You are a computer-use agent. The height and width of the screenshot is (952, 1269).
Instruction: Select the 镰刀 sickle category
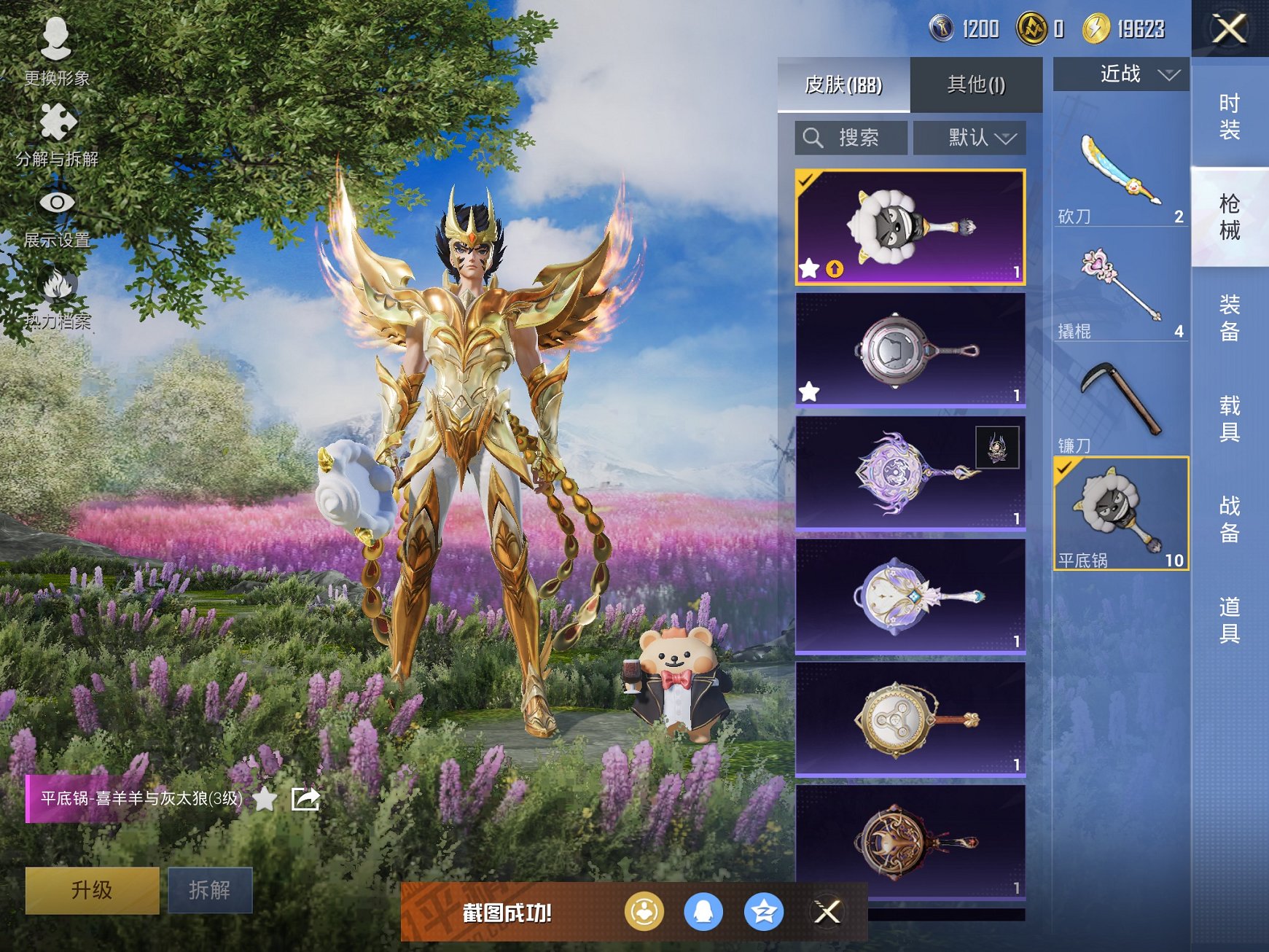point(1120,405)
